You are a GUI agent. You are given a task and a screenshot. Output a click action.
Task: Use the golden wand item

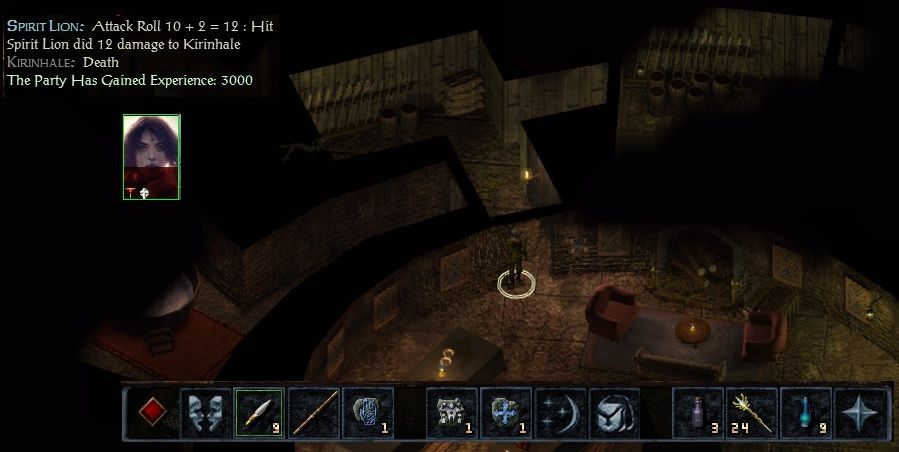pyautogui.click(x=751, y=412)
